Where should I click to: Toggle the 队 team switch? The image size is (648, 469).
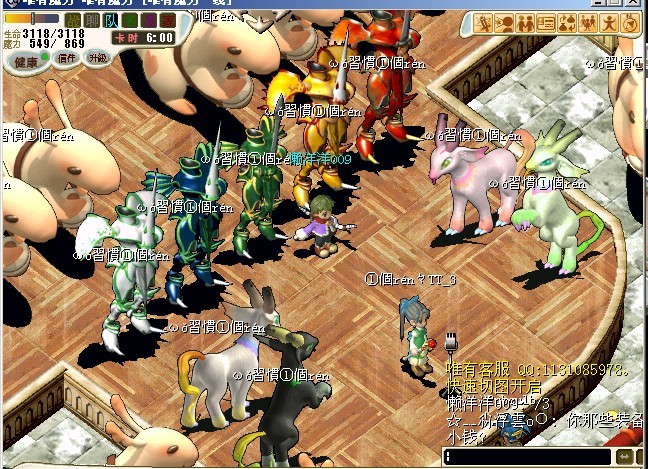pos(108,20)
